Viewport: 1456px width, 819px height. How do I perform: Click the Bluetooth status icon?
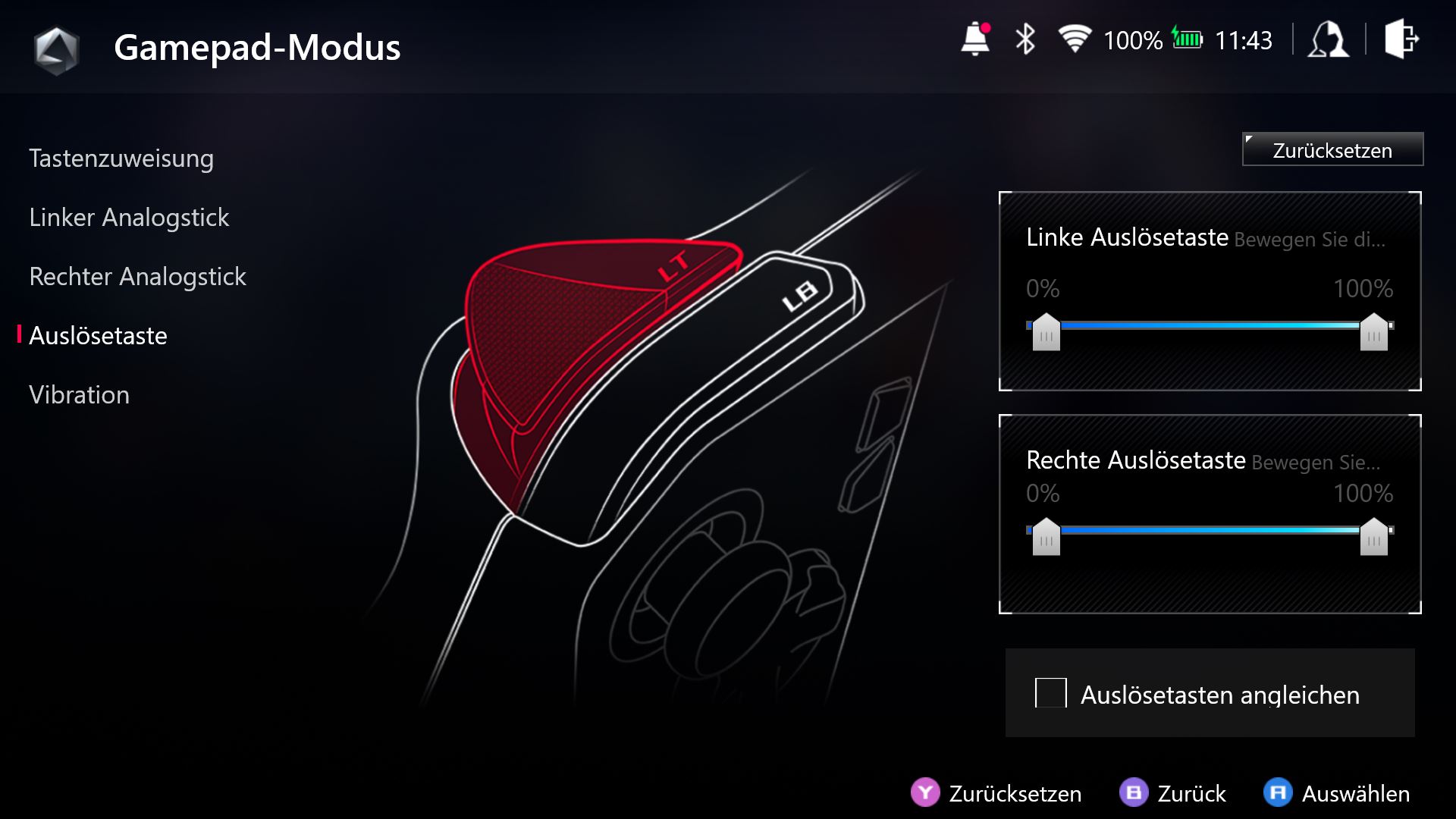pyautogui.click(x=1025, y=39)
